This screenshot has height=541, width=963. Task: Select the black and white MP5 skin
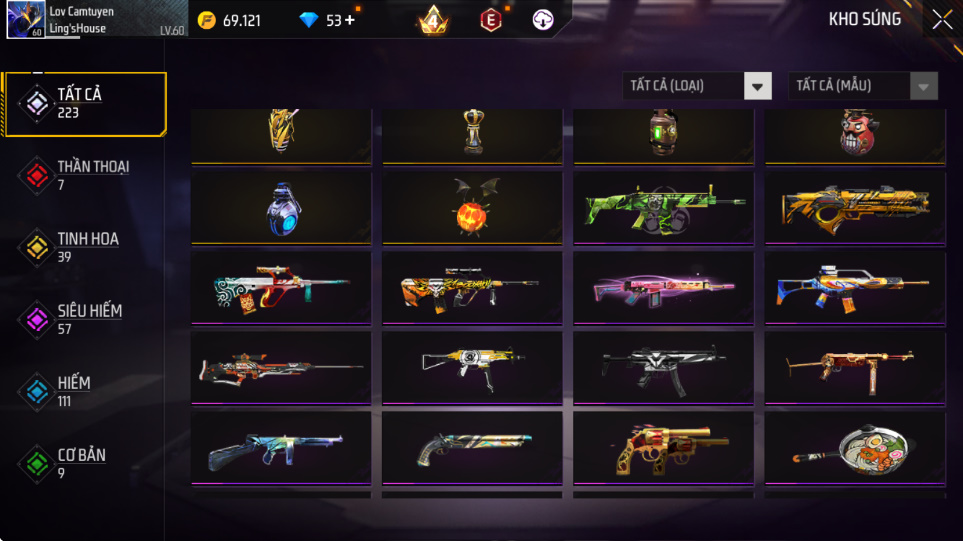click(663, 368)
